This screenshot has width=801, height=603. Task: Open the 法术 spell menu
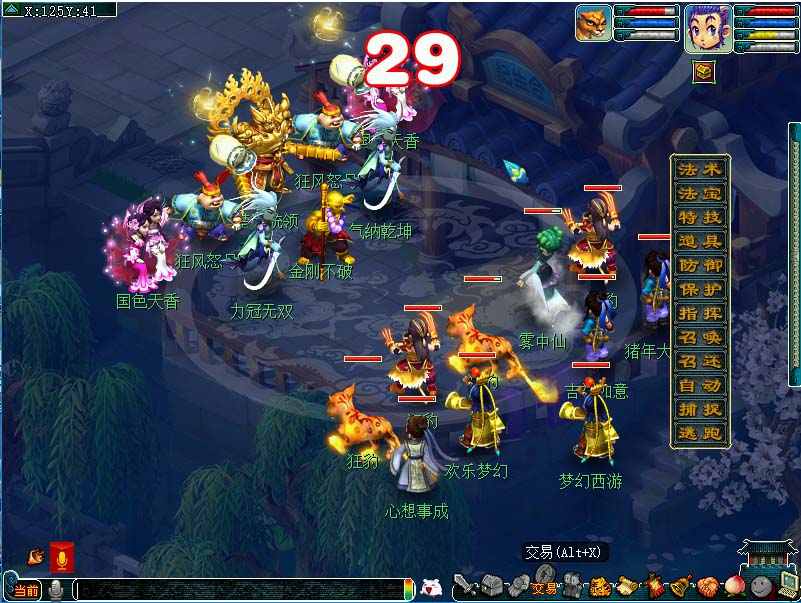click(699, 169)
